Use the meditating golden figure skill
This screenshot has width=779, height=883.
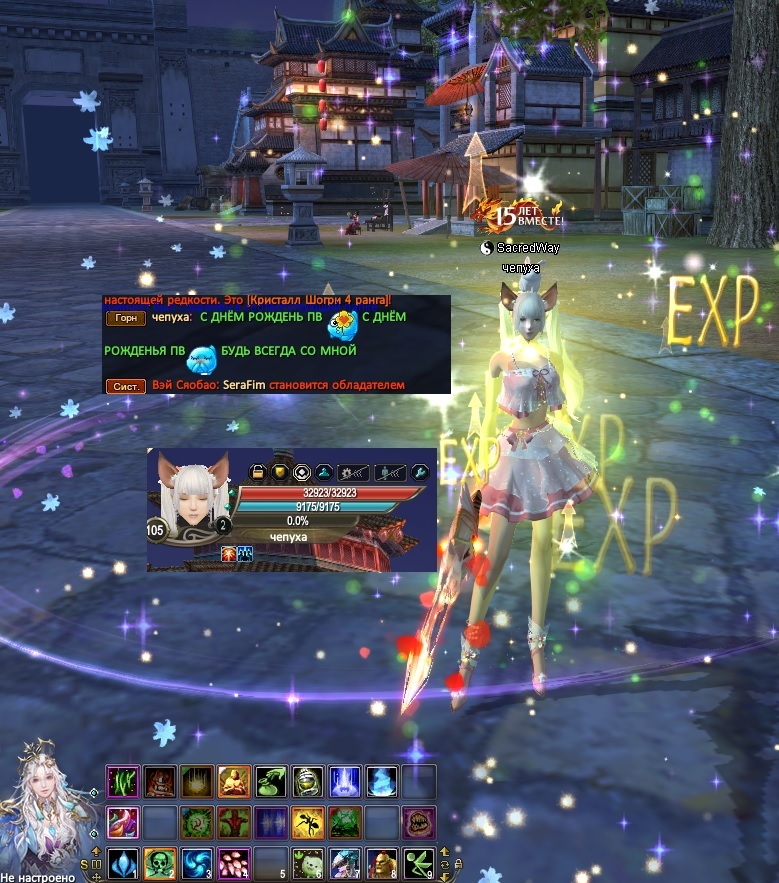click(233, 780)
